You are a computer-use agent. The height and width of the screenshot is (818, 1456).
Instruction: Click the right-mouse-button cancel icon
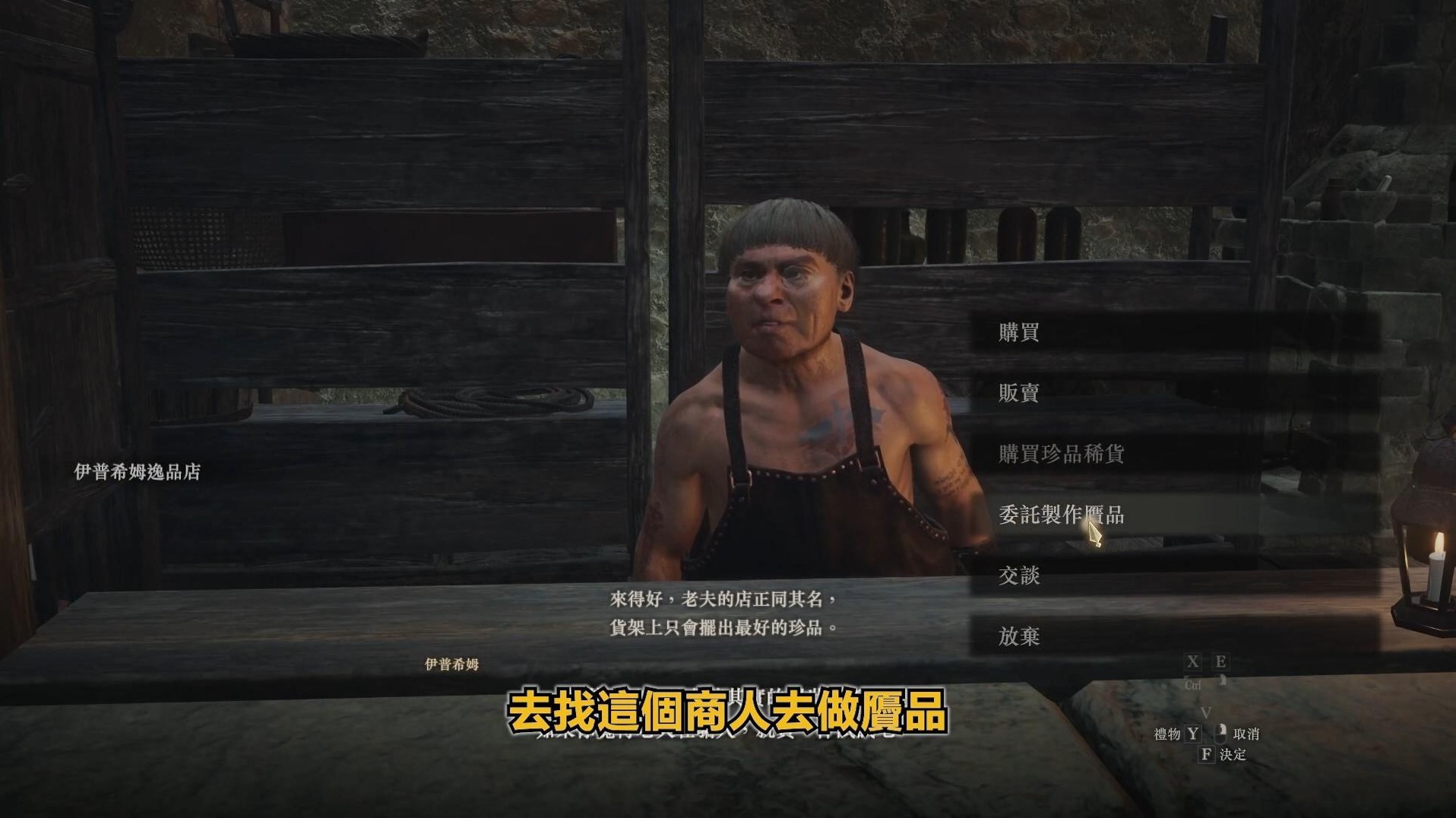pyautogui.click(x=1221, y=734)
